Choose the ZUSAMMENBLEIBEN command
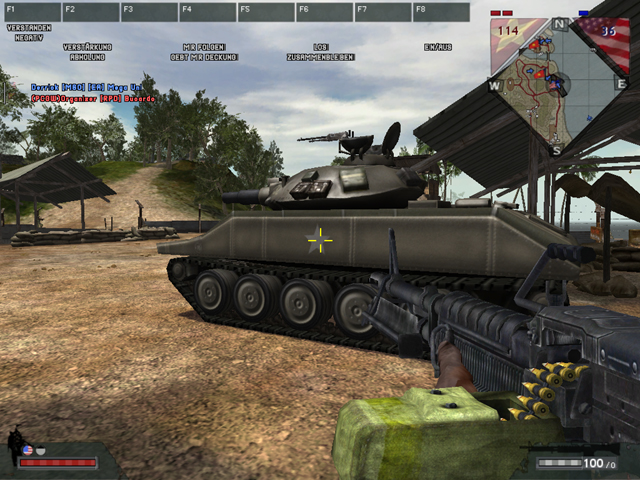640x480 pixels. click(x=320, y=57)
